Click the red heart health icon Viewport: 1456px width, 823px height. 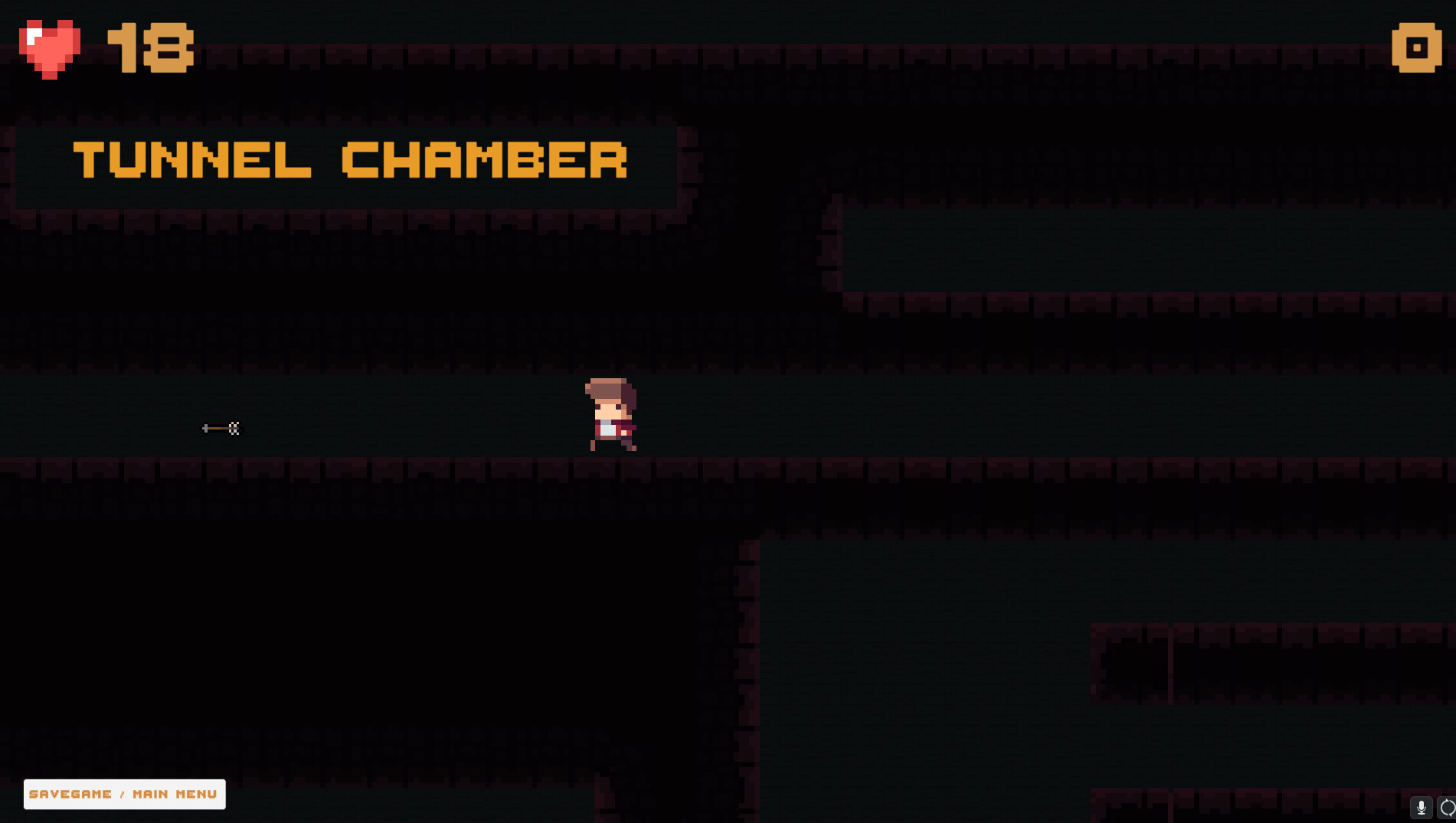click(x=49, y=47)
